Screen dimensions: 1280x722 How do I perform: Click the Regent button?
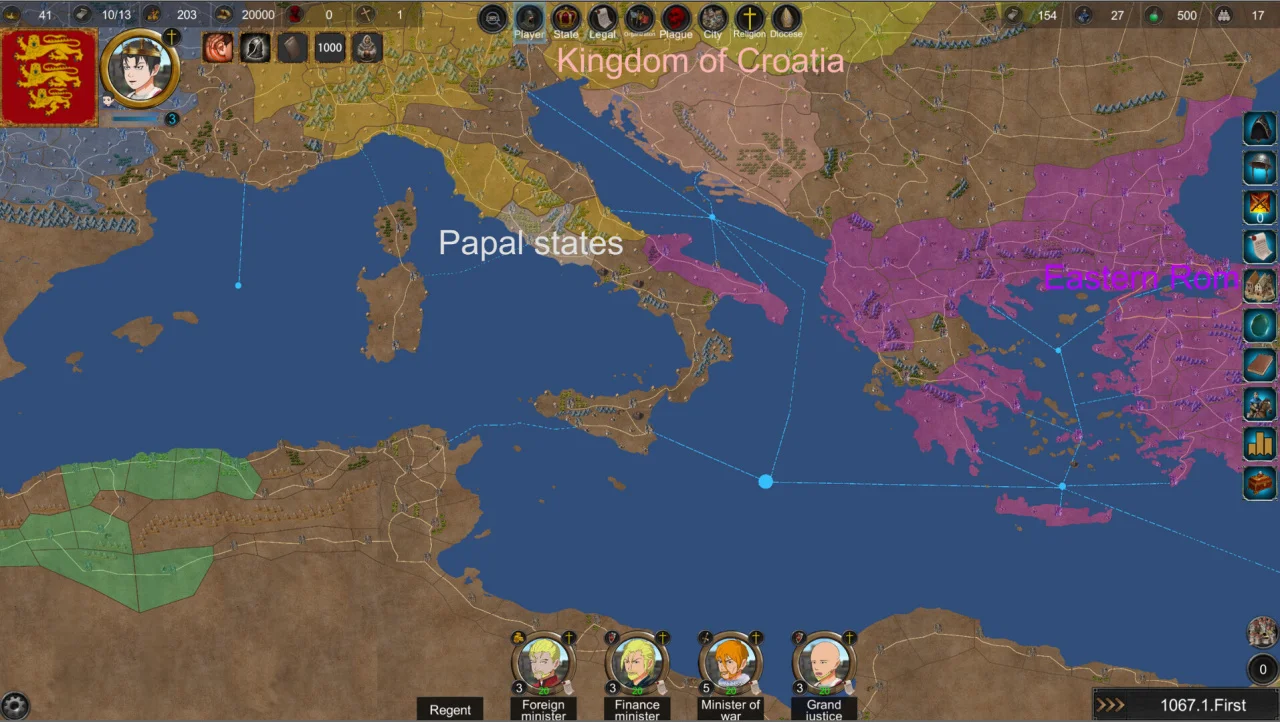click(x=450, y=709)
